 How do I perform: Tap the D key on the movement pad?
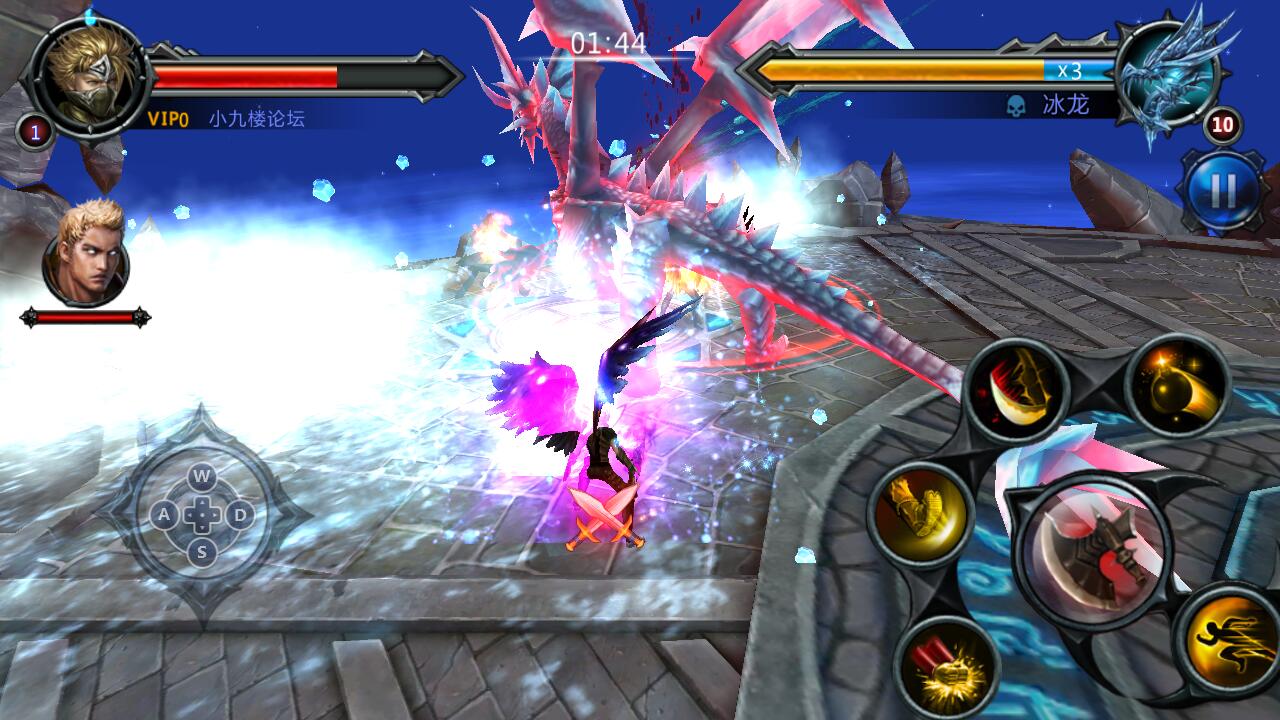240,515
